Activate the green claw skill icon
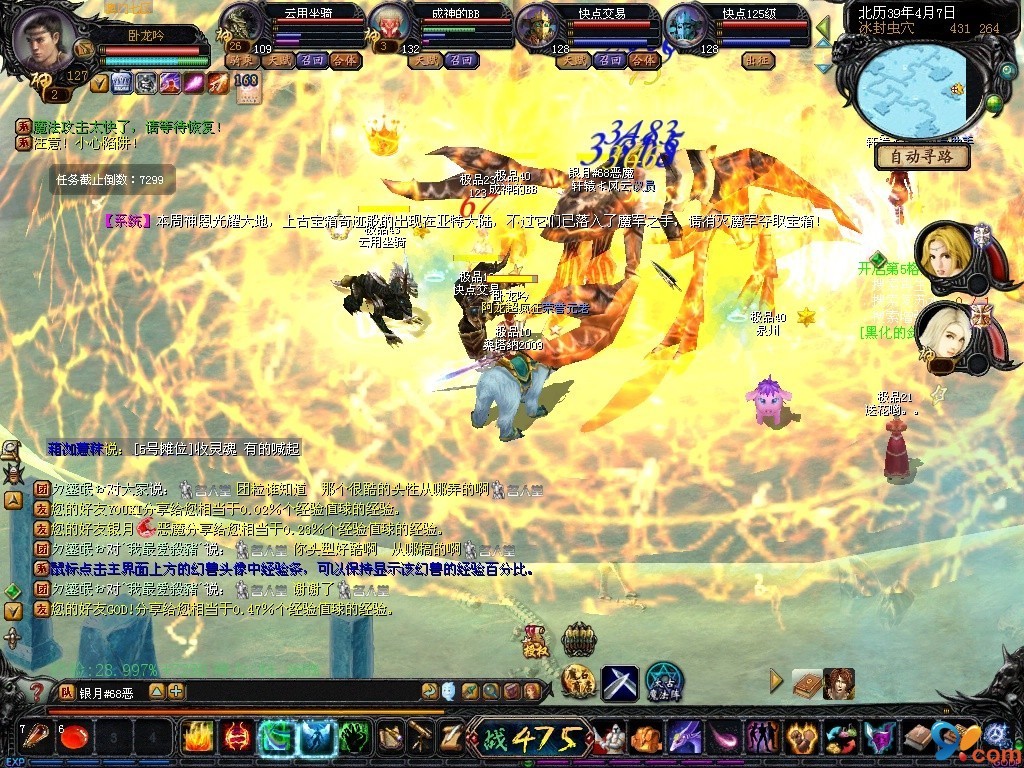This screenshot has height=768, width=1024. [354, 738]
